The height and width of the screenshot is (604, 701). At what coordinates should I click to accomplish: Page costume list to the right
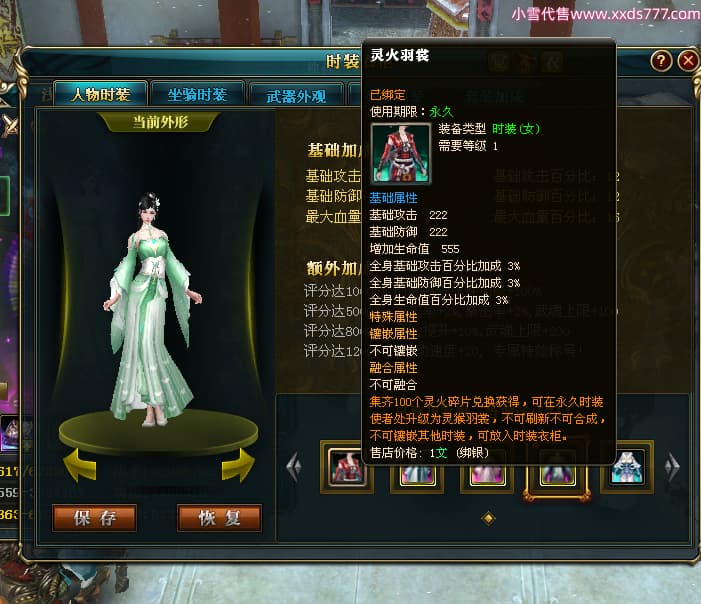(x=673, y=465)
